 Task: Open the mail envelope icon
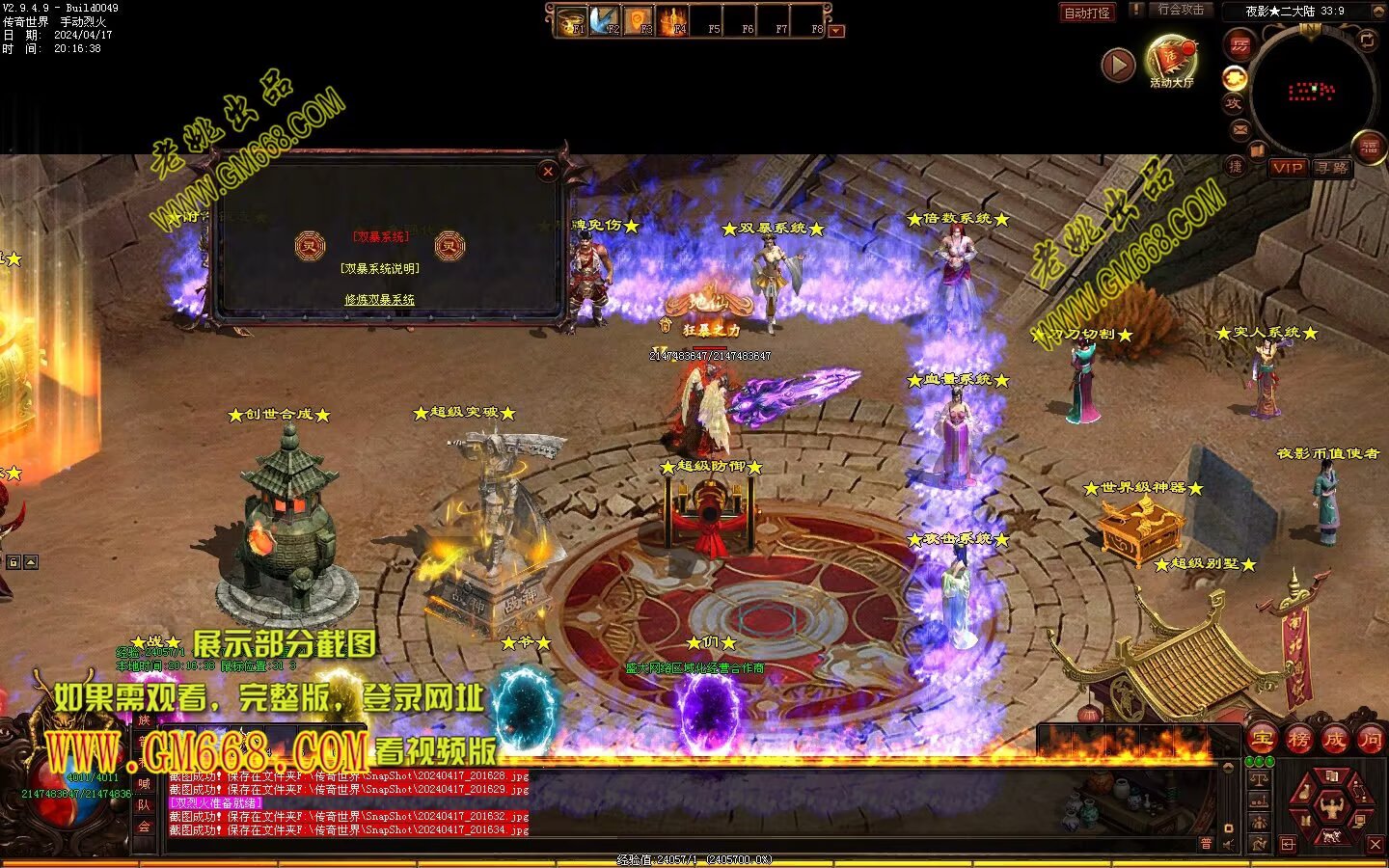[x=1240, y=129]
